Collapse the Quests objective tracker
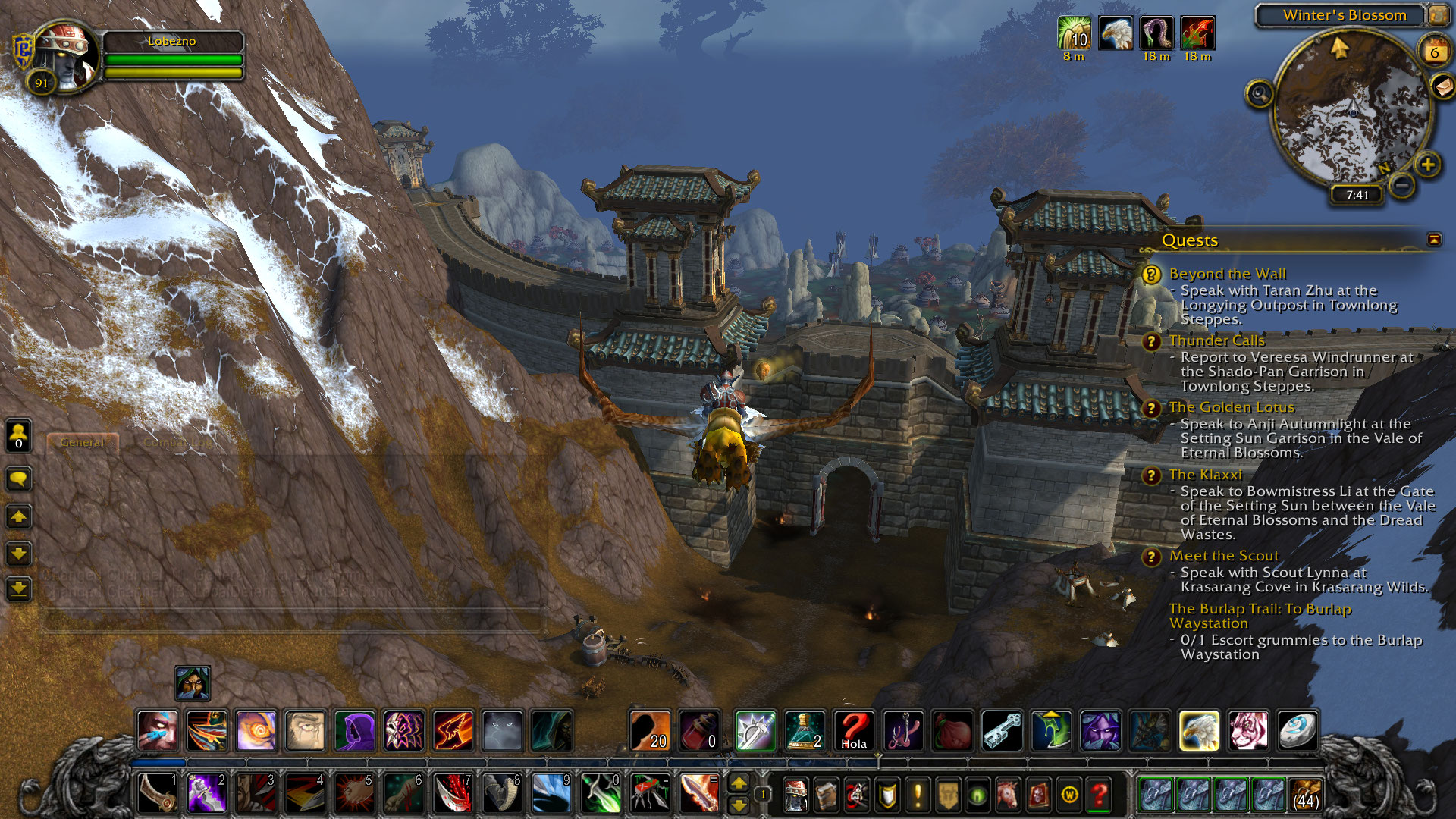Image resolution: width=1456 pixels, height=819 pixels. pyautogui.click(x=1434, y=240)
